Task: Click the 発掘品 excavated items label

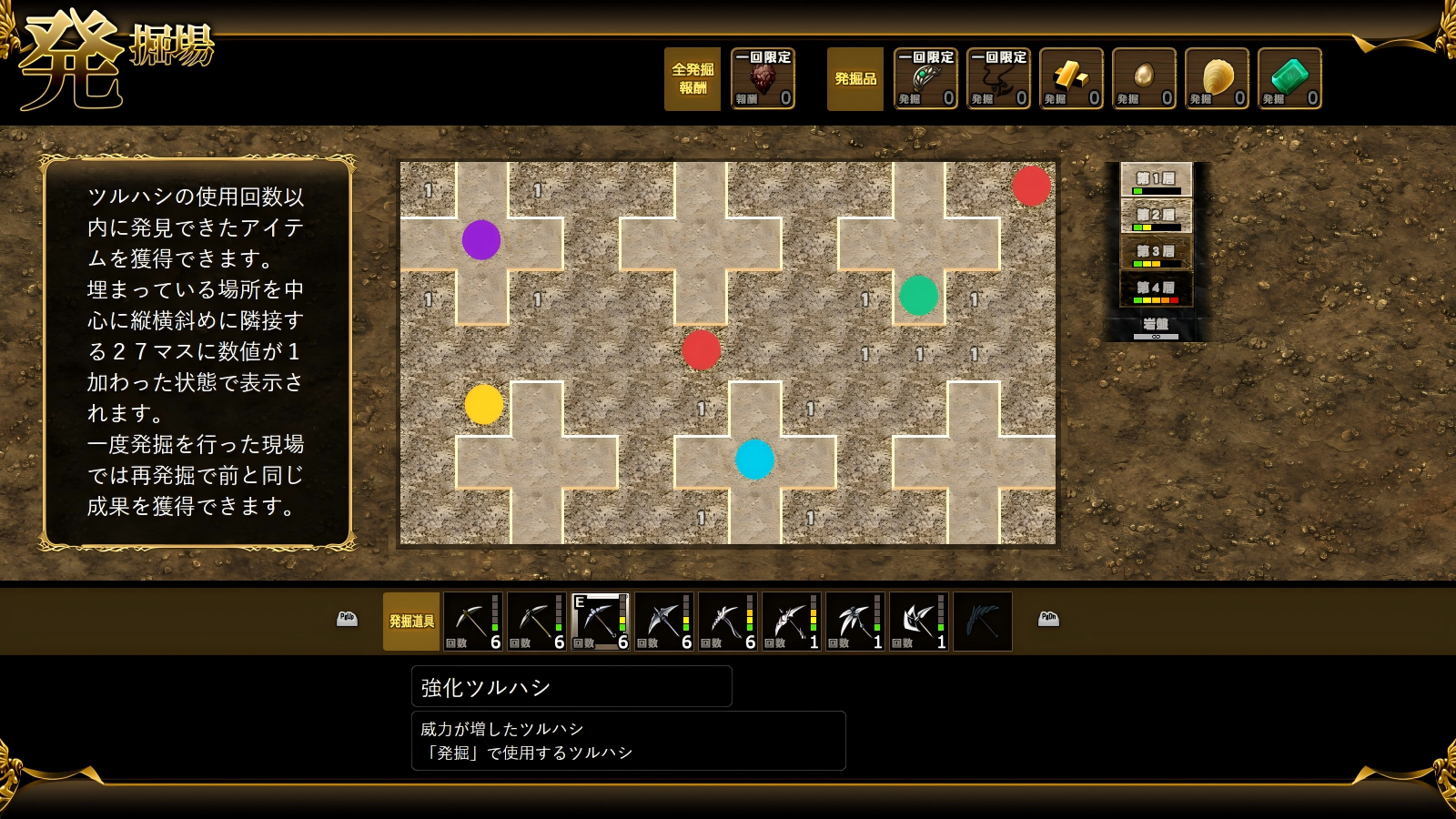Action: 855,79
